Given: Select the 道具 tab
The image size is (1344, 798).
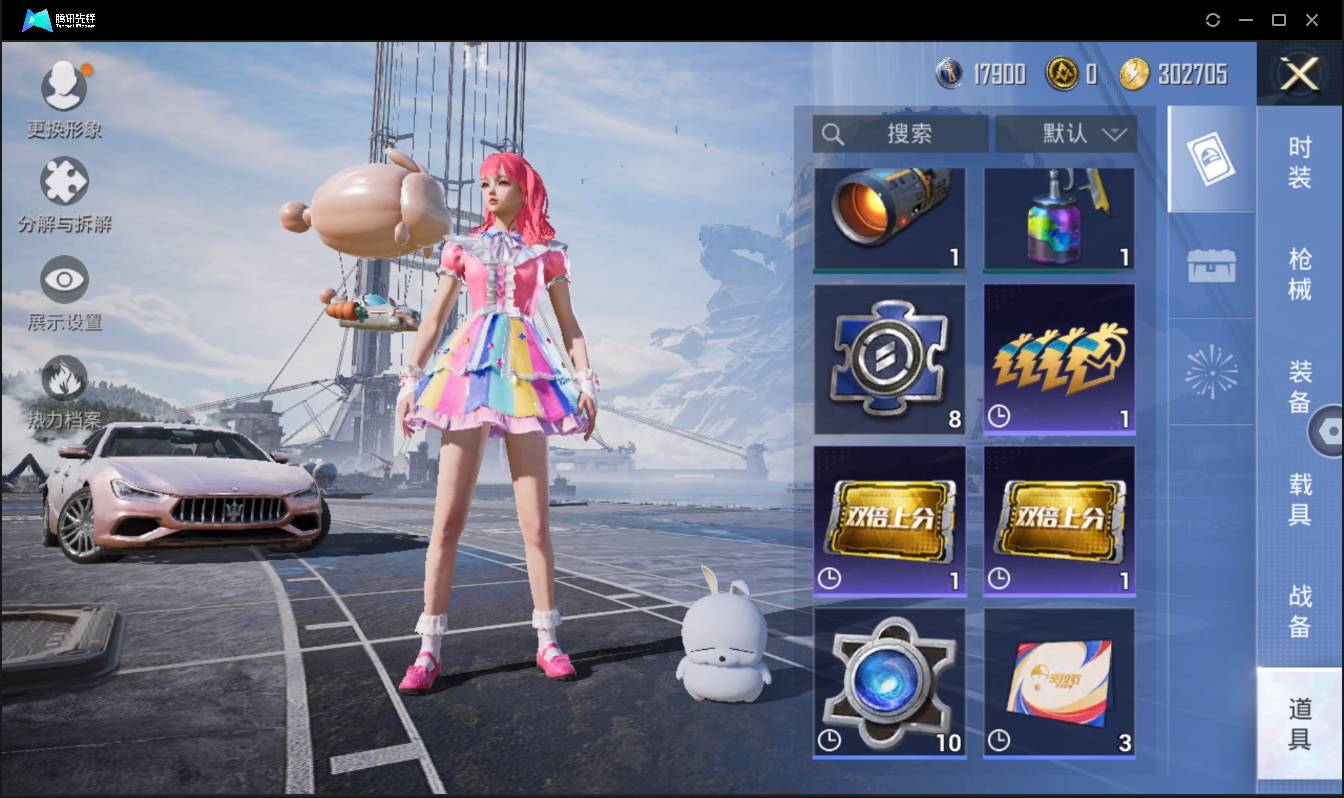Looking at the screenshot, I should point(1299,723).
